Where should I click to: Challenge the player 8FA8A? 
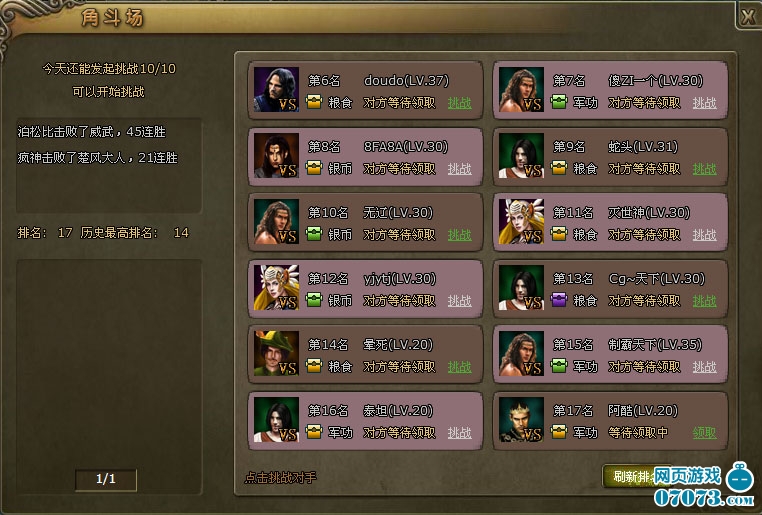459,168
